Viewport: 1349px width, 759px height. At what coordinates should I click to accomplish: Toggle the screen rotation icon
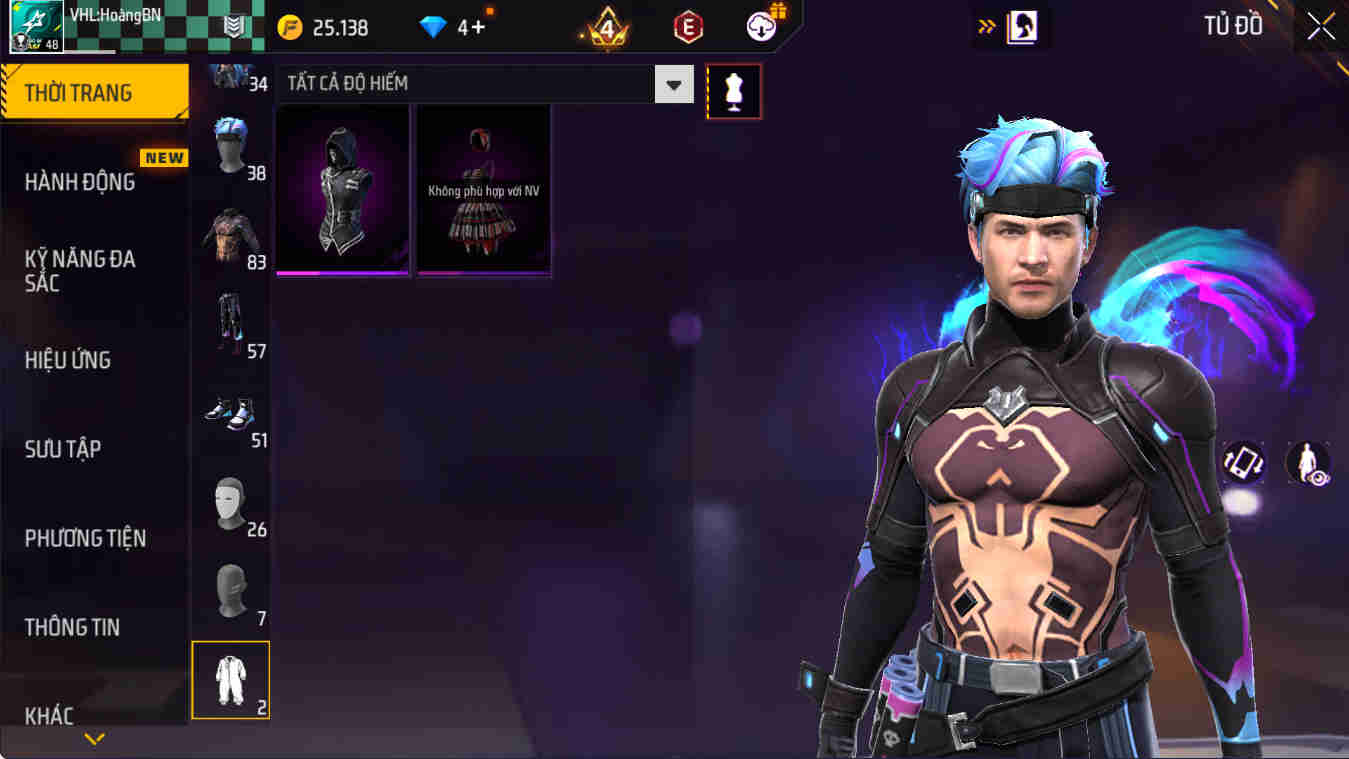[x=1244, y=464]
